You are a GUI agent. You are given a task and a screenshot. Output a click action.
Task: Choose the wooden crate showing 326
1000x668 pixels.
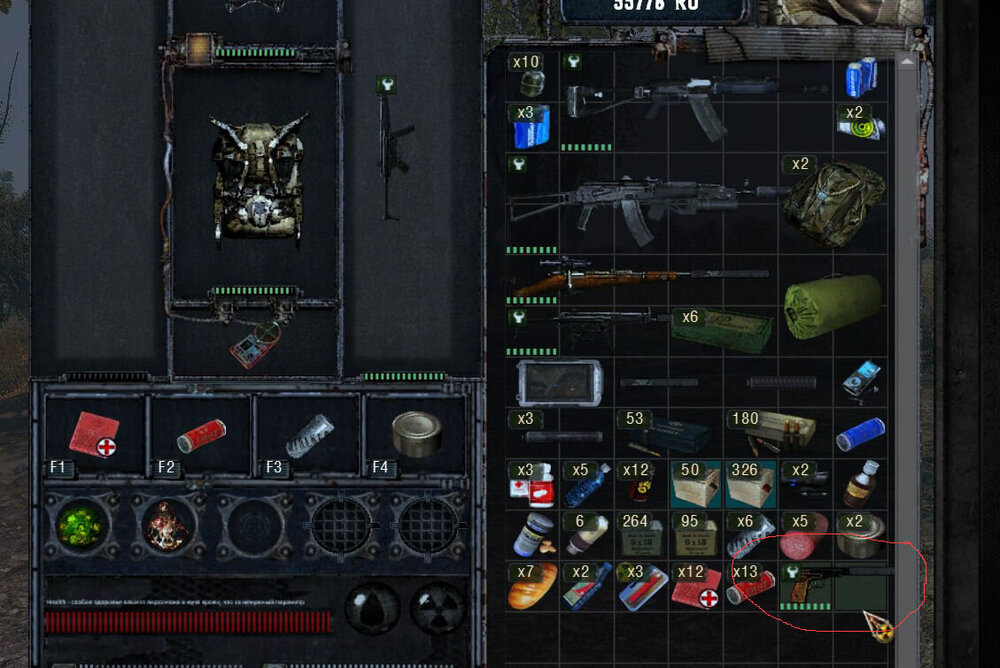(750, 484)
